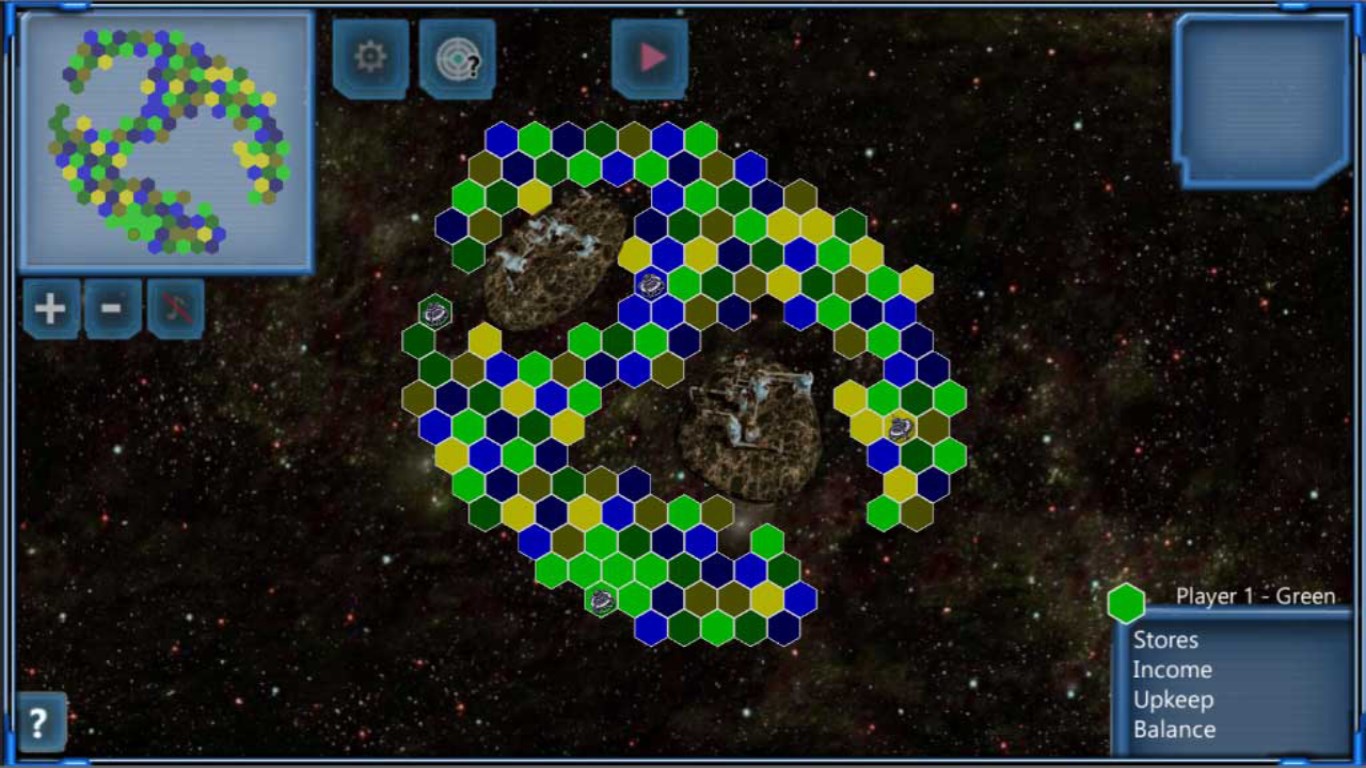Click the empty info panel
The image size is (1366, 768).
pos(1262,98)
